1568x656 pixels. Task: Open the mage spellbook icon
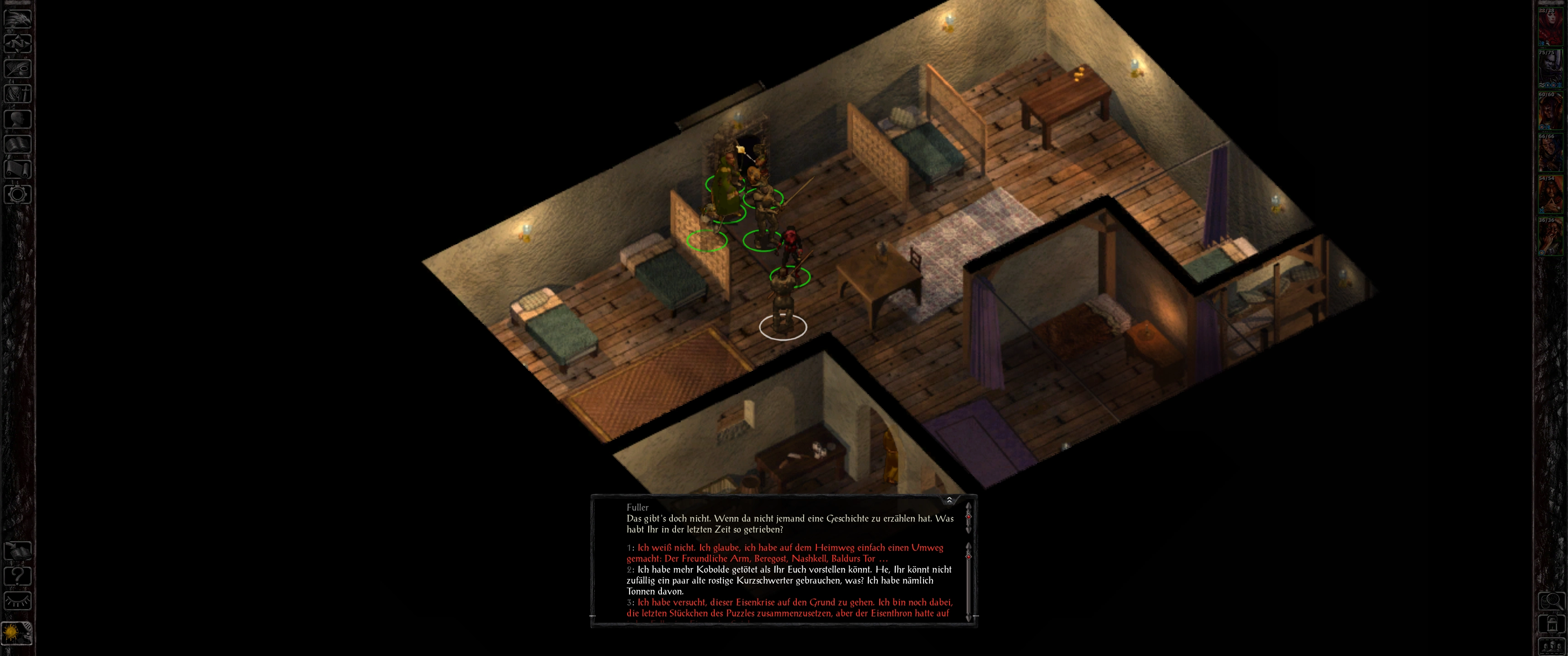[x=18, y=144]
